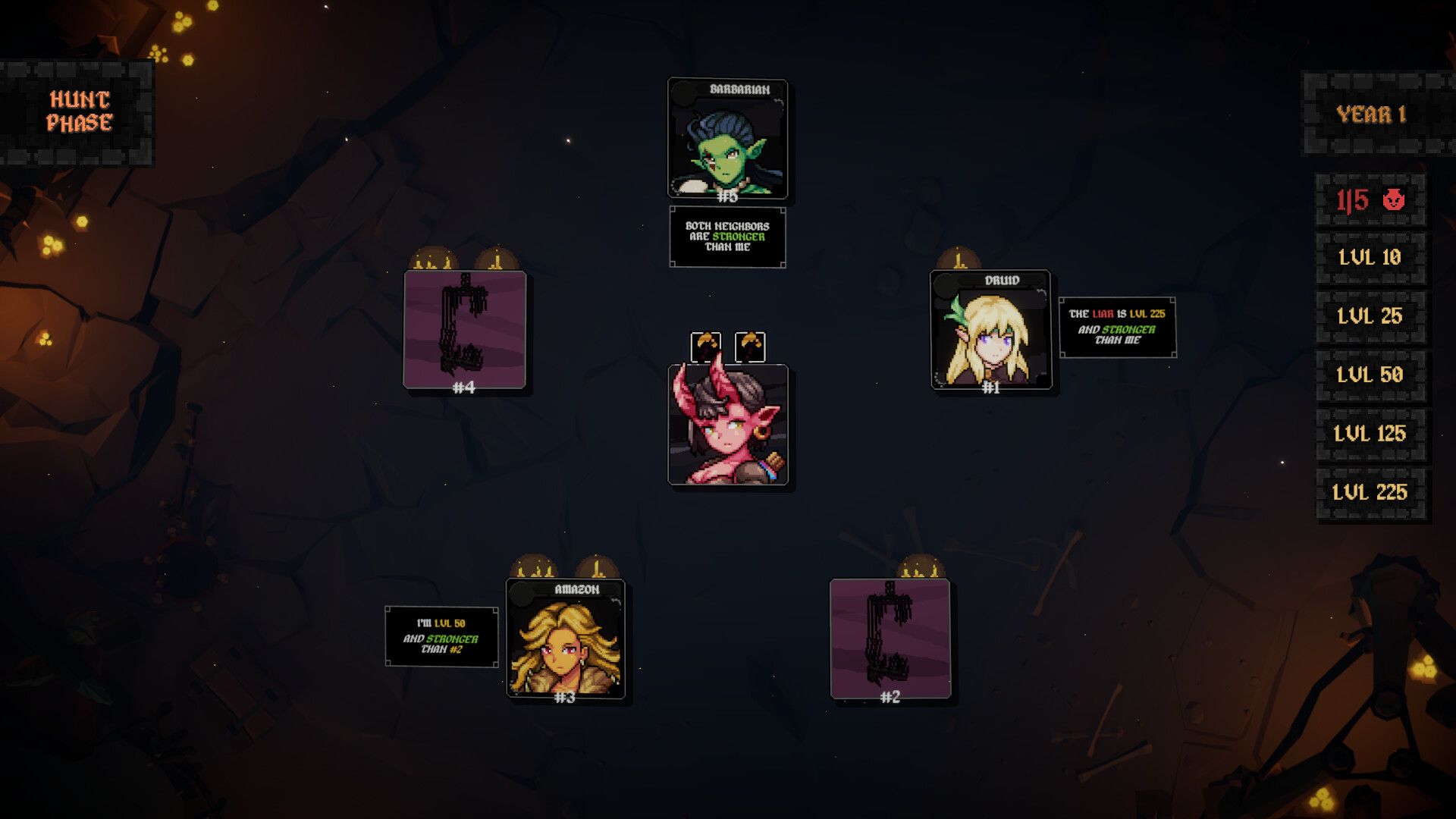Click the candle above the Druid card

tap(959, 262)
